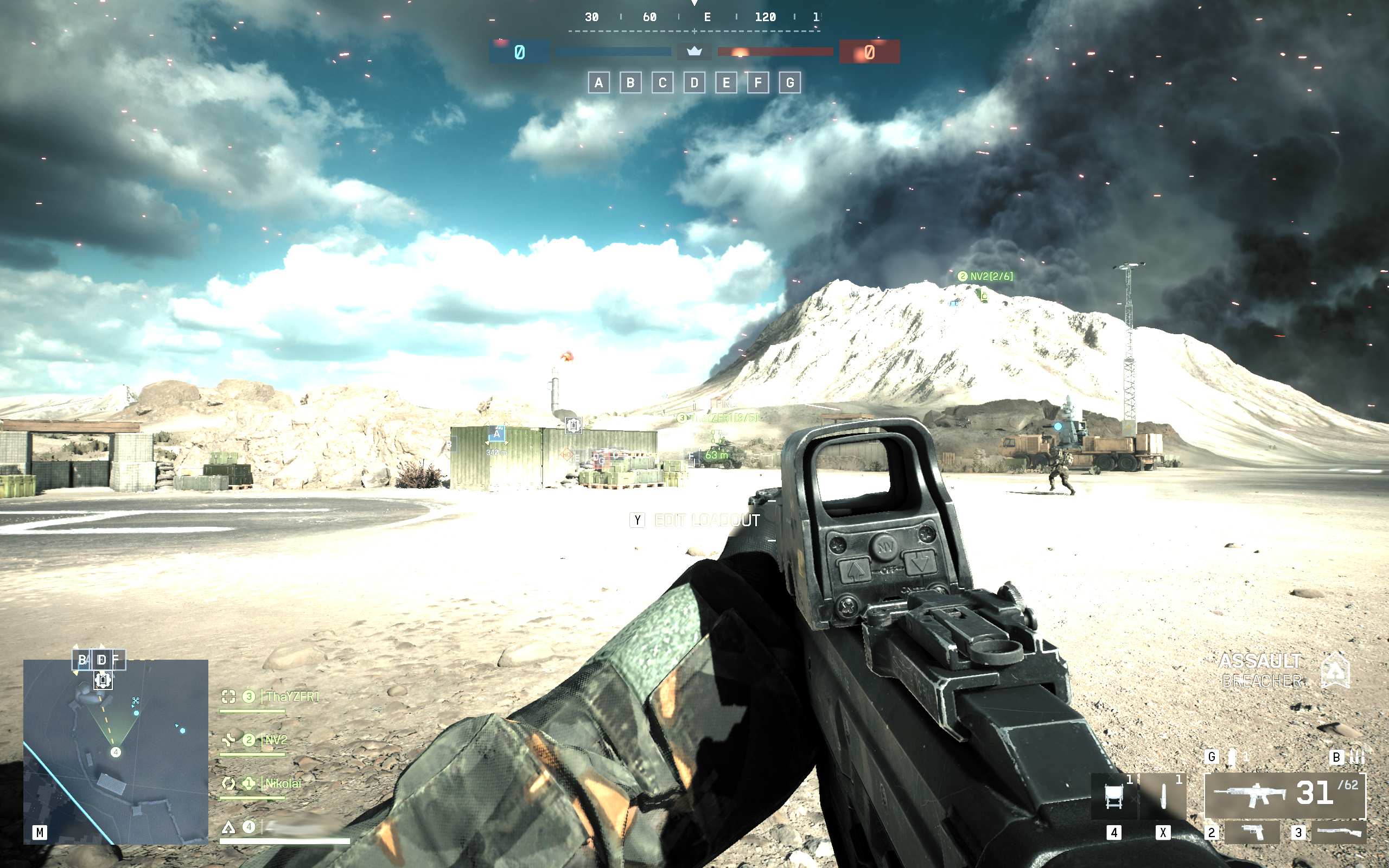
Task: Select objective flag E in the top bar
Action: coord(726,83)
